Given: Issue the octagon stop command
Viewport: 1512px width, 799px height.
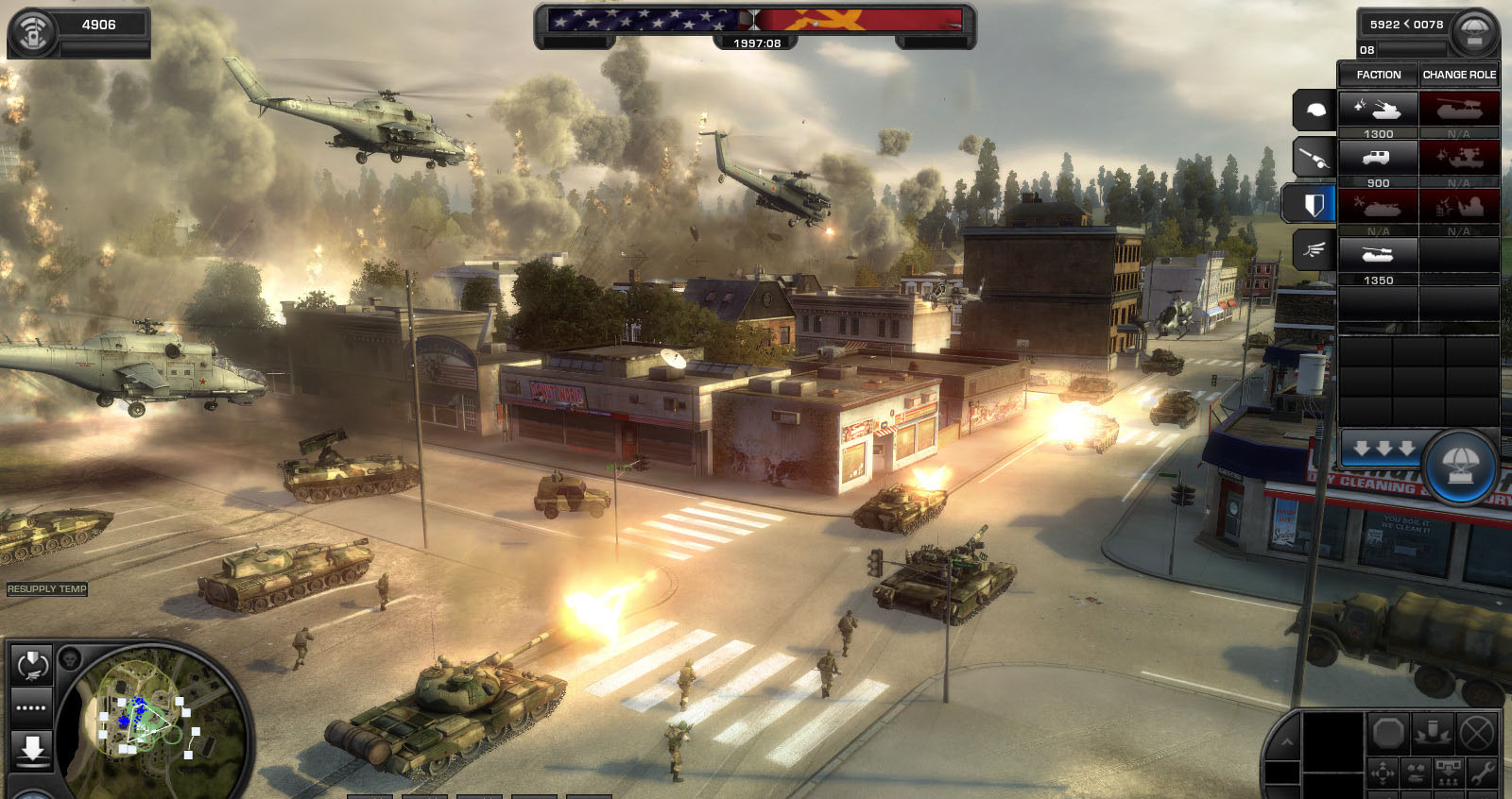Looking at the screenshot, I should pos(1388,732).
